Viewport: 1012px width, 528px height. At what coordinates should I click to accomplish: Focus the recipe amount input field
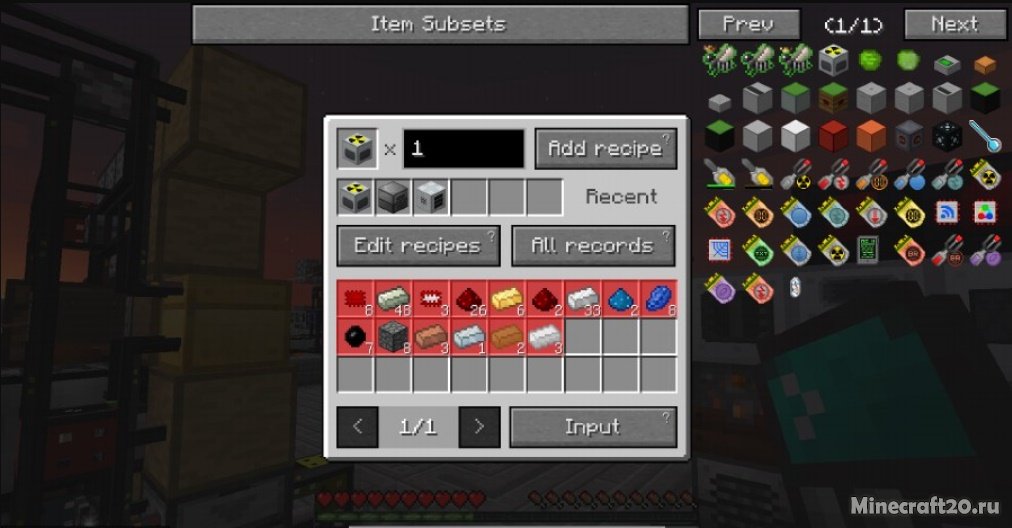point(463,148)
